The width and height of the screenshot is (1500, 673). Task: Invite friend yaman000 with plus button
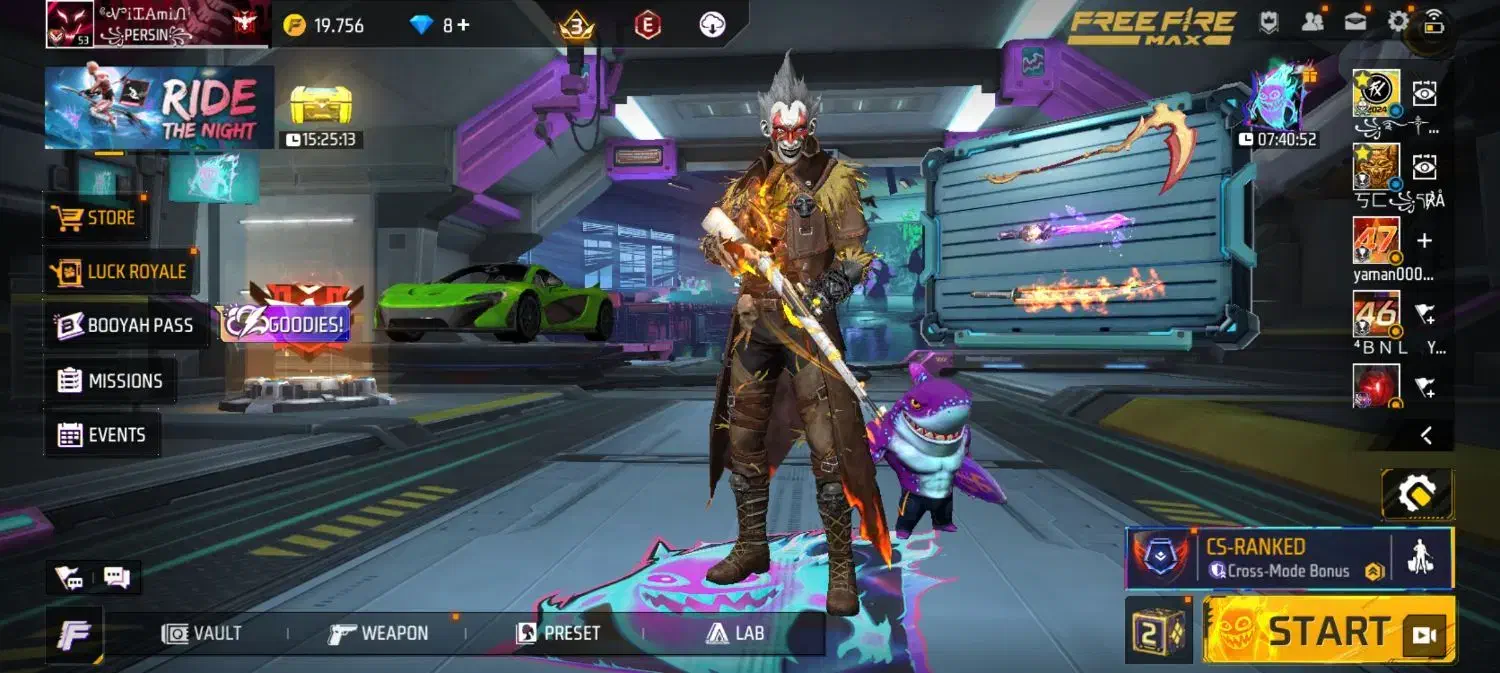click(x=1425, y=241)
